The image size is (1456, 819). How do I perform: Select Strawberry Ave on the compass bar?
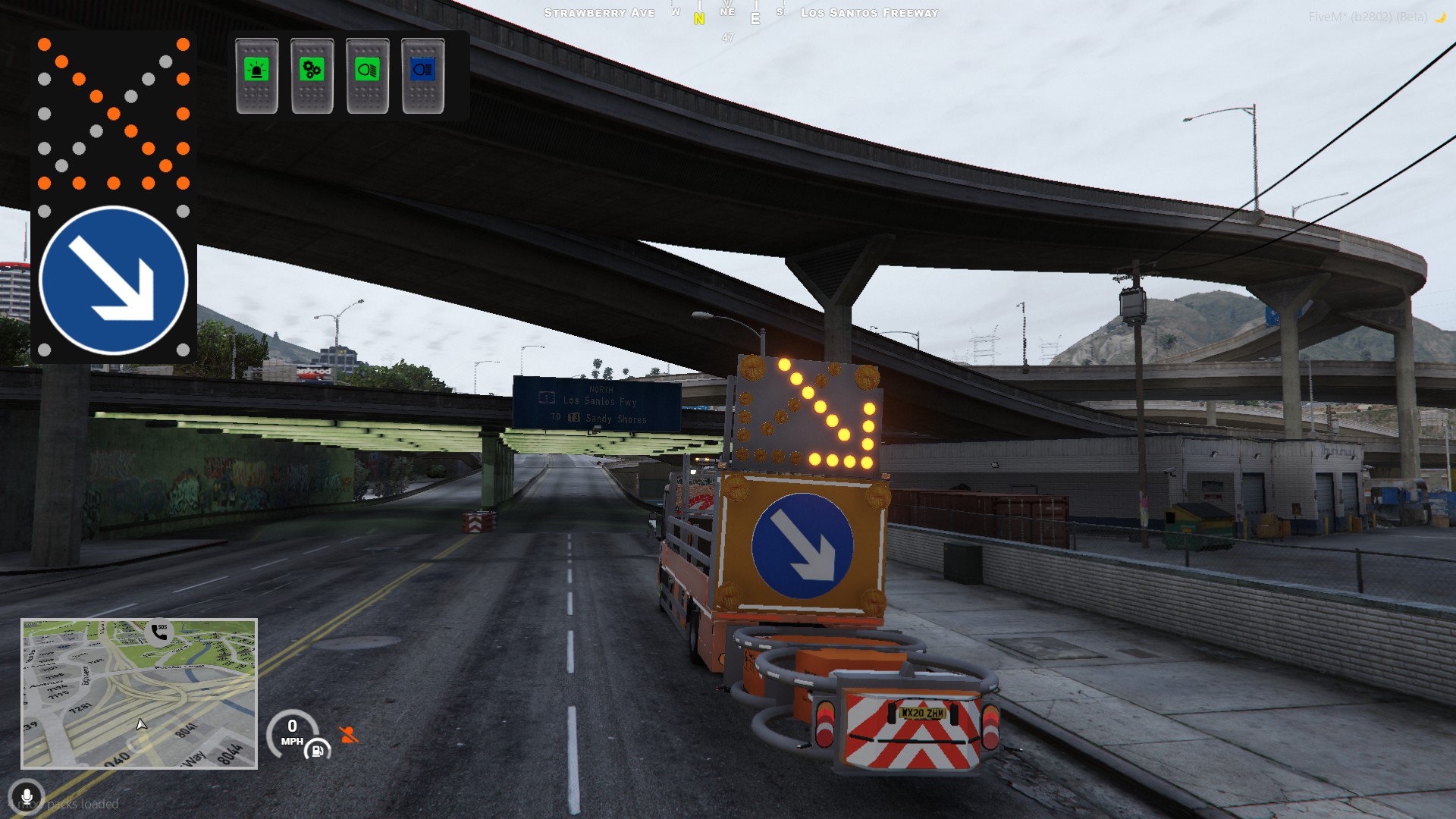[598, 12]
